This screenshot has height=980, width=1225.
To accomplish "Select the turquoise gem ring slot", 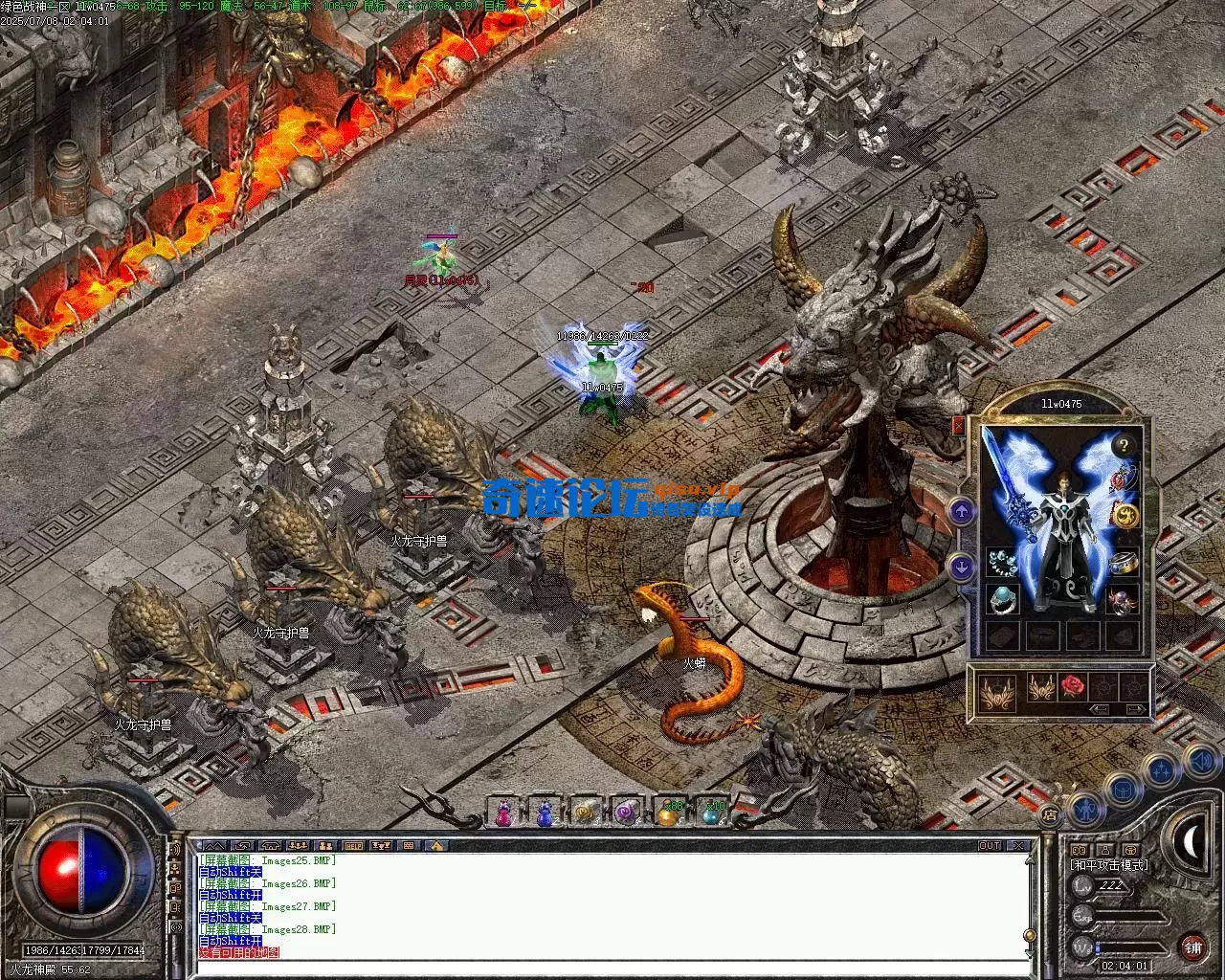I will click(x=1002, y=600).
